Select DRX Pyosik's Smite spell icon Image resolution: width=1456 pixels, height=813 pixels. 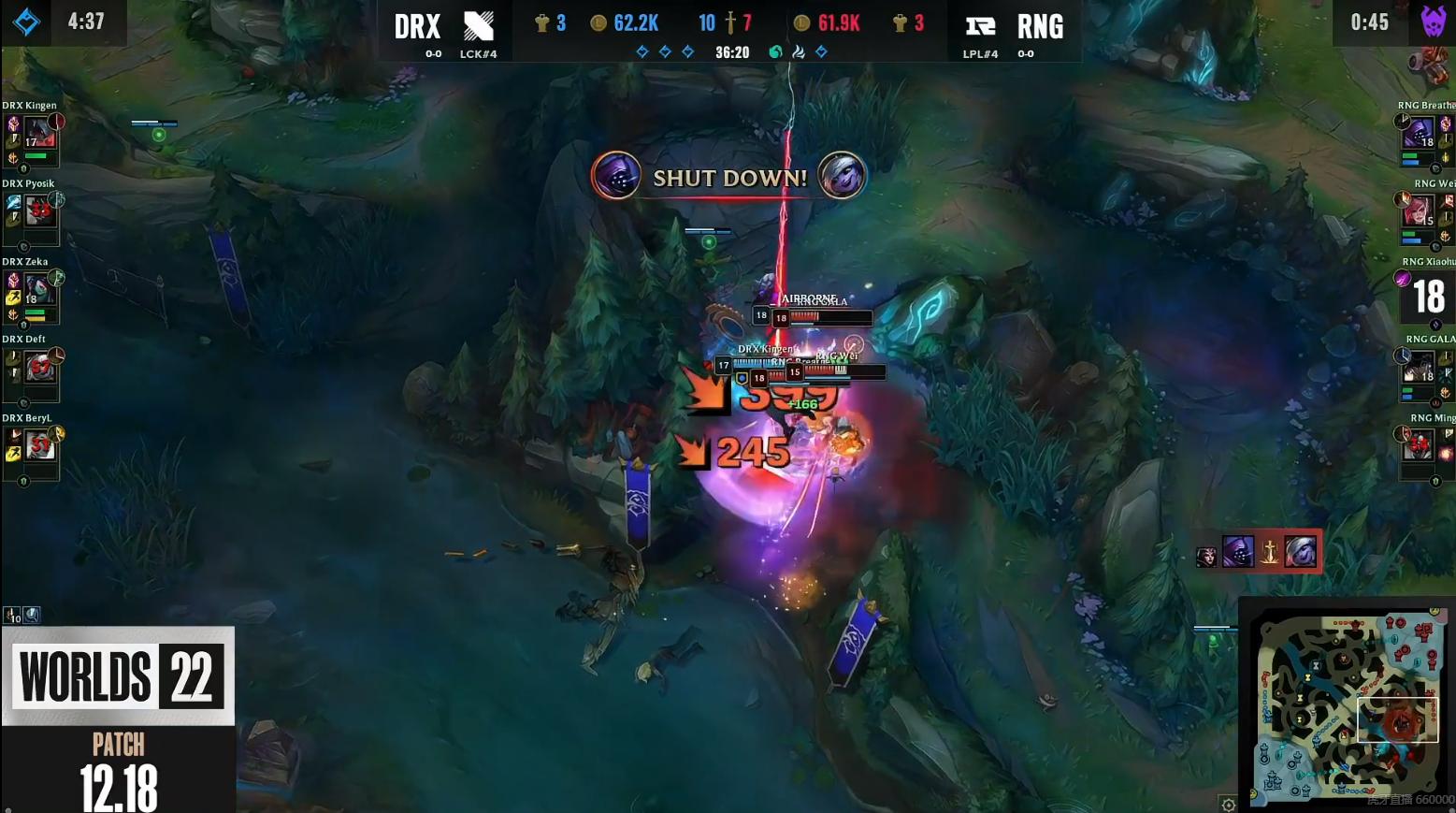click(14, 203)
